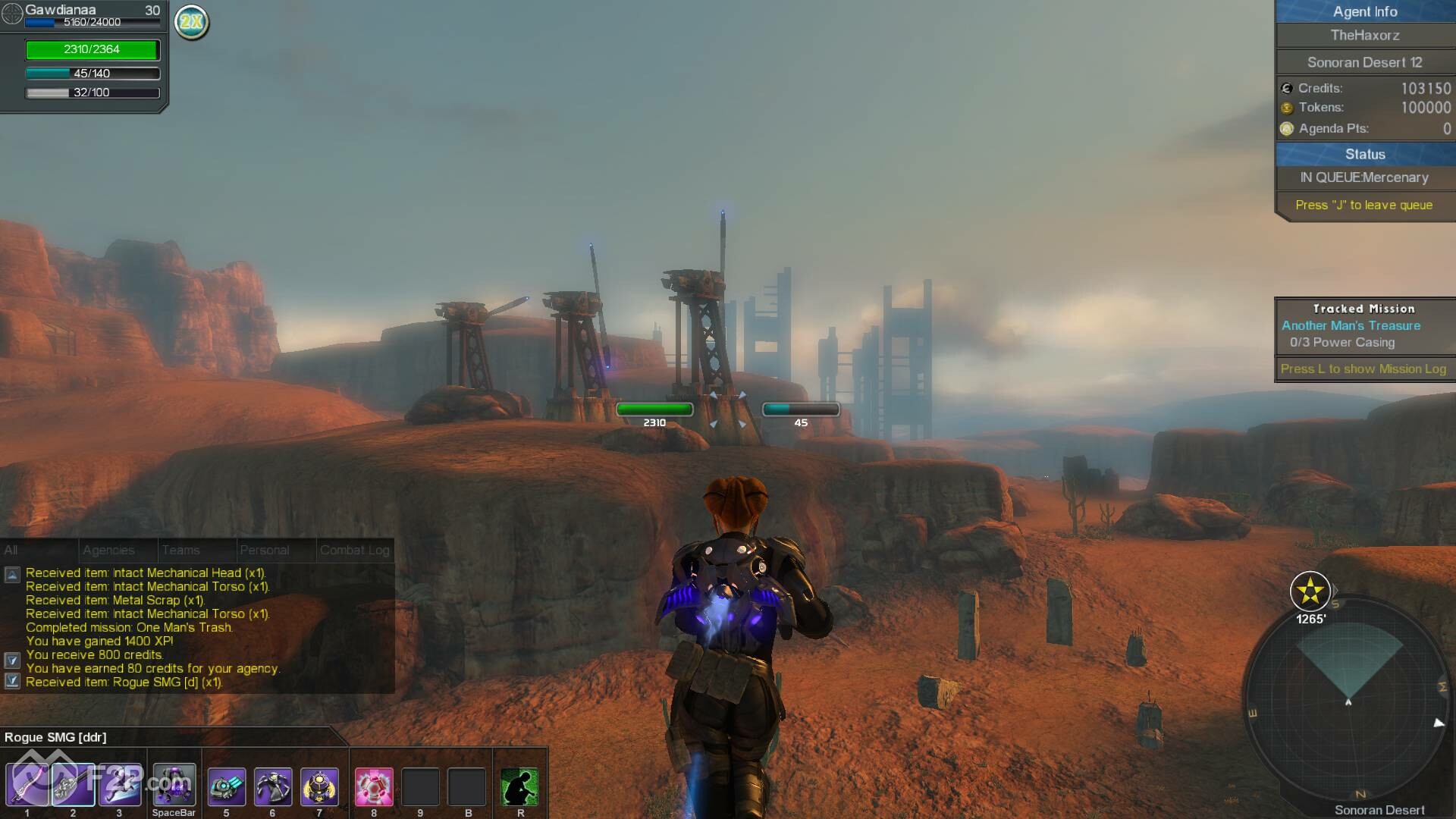Jump to chat bottom with underlined down-arrow button
This screenshot has height=819, width=1456.
click(12, 681)
